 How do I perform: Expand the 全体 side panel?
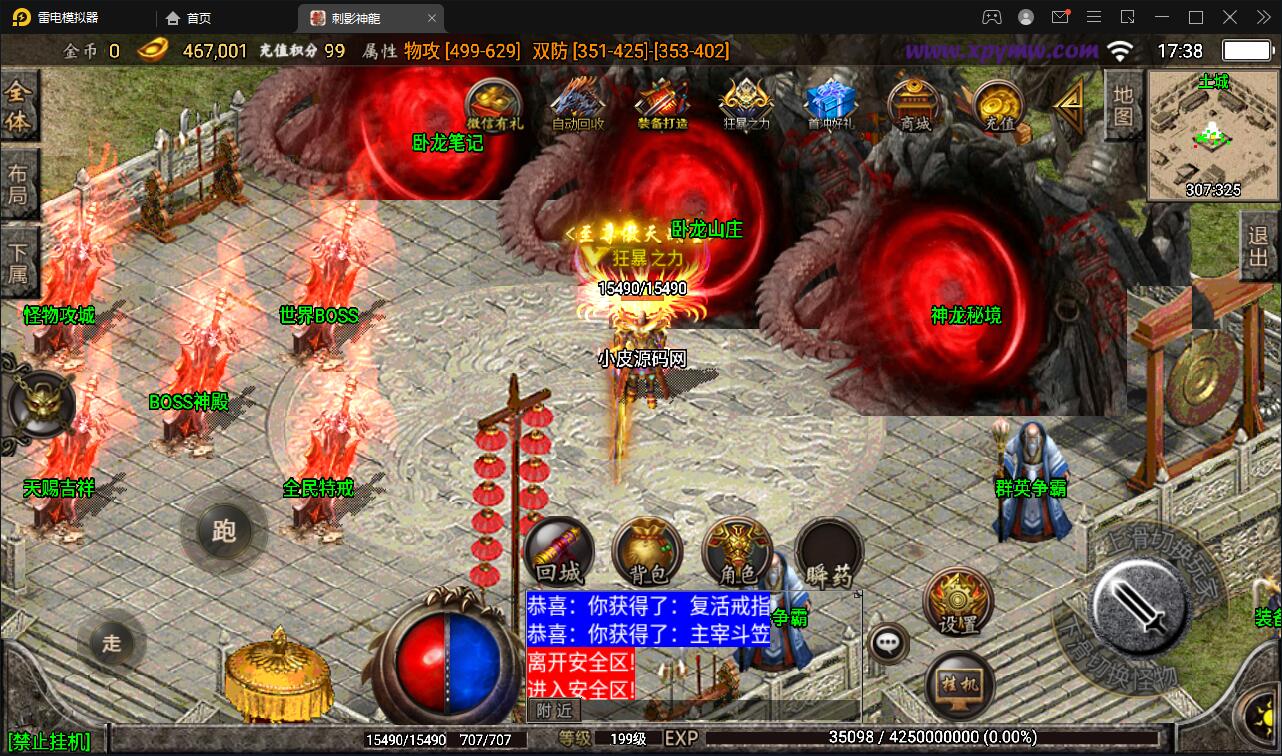click(x=21, y=105)
